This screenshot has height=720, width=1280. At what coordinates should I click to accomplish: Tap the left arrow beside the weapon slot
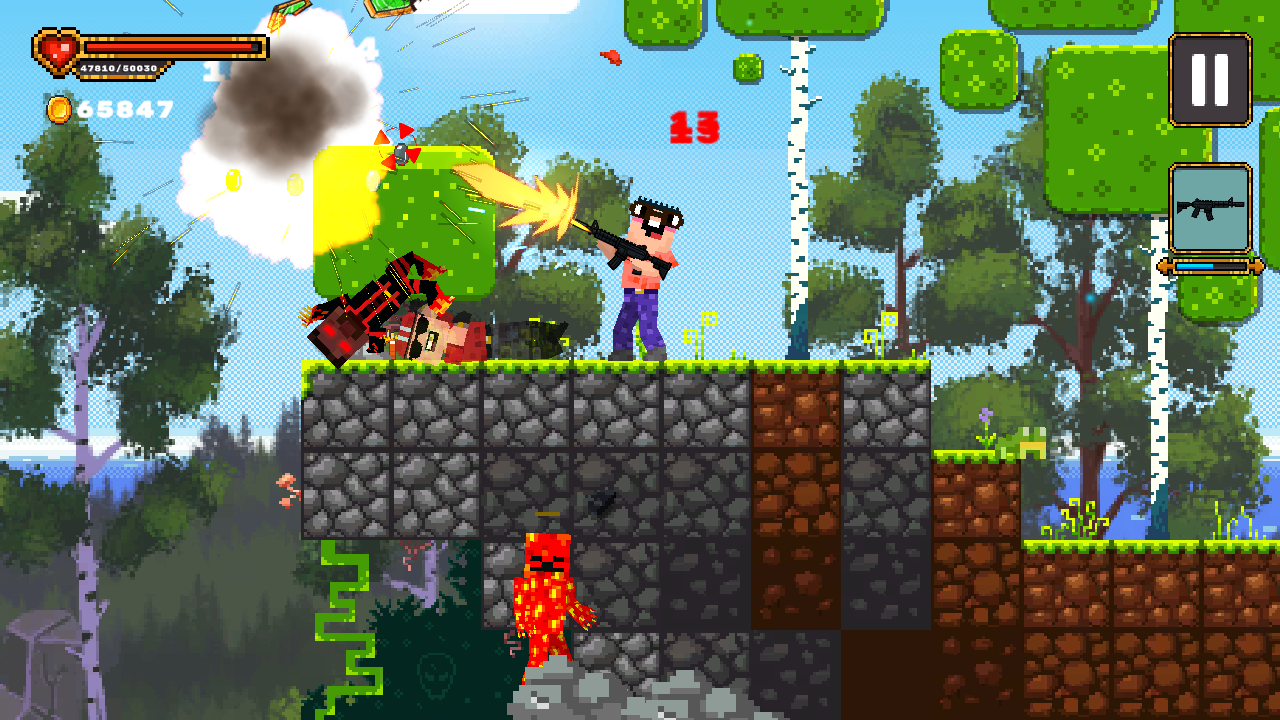pyautogui.click(x=1164, y=266)
